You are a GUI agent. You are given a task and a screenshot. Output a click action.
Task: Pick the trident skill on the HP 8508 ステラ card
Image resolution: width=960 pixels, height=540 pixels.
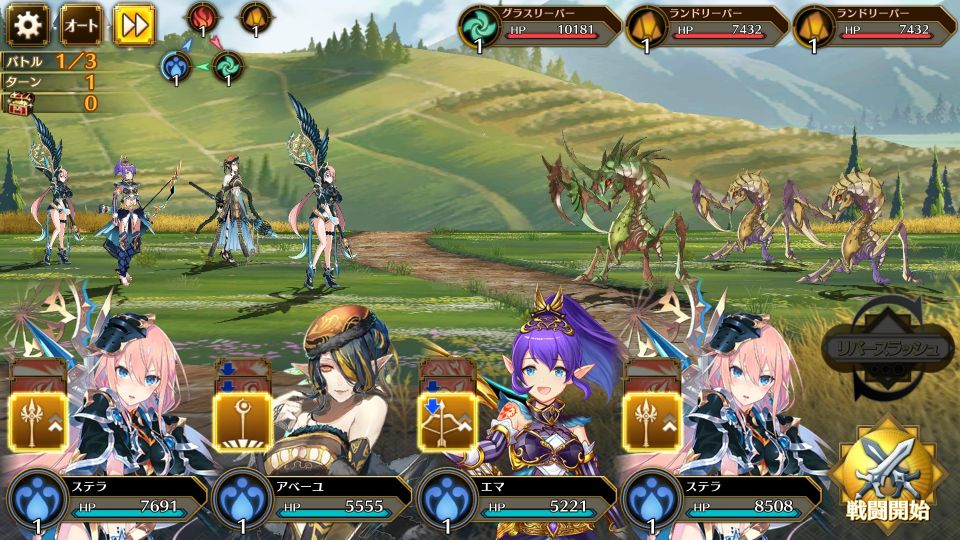pos(652,421)
